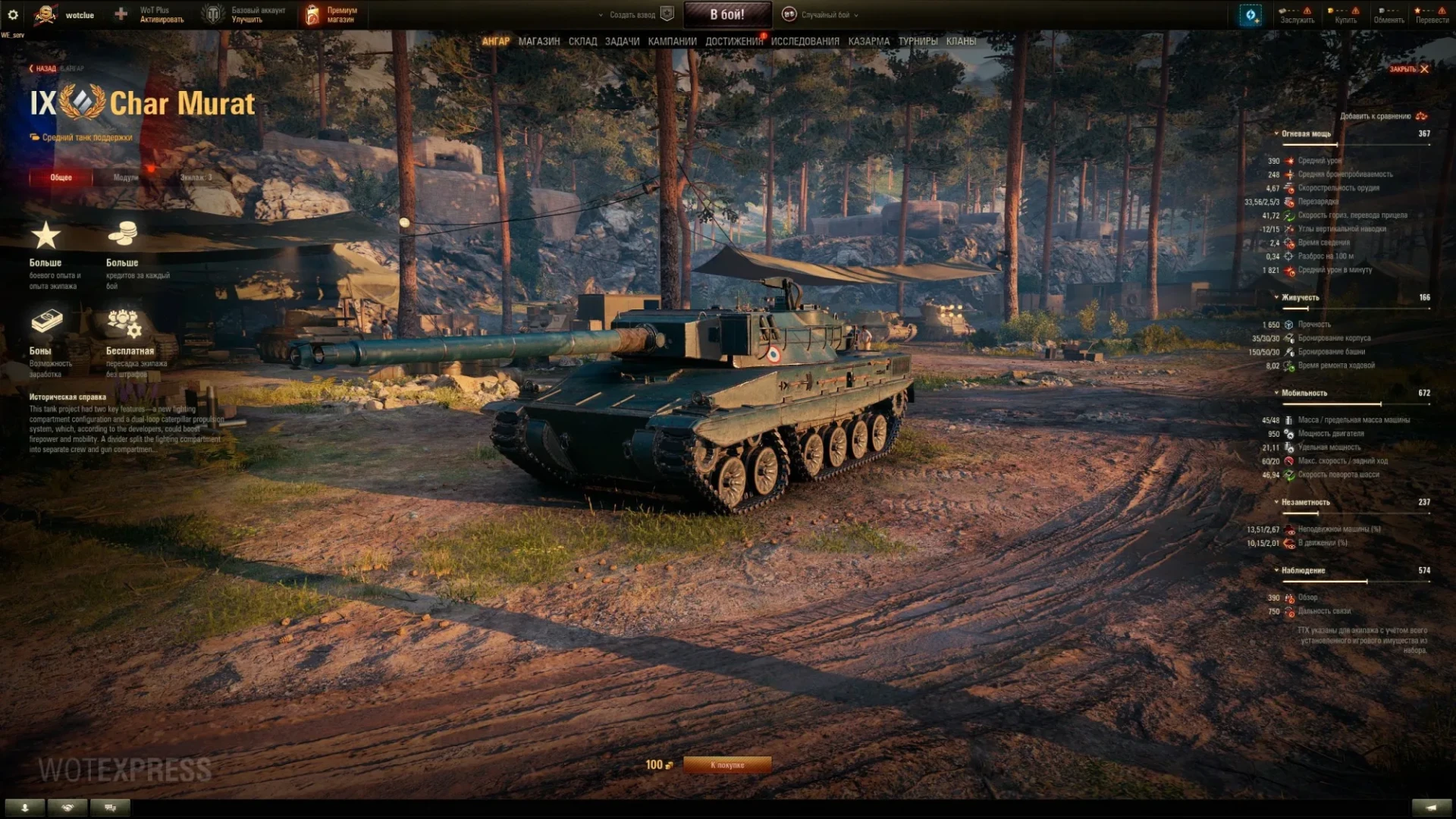Viewport: 1456px width, 819px height.
Task: Open the МАГАЗИН menu
Action: (x=538, y=42)
